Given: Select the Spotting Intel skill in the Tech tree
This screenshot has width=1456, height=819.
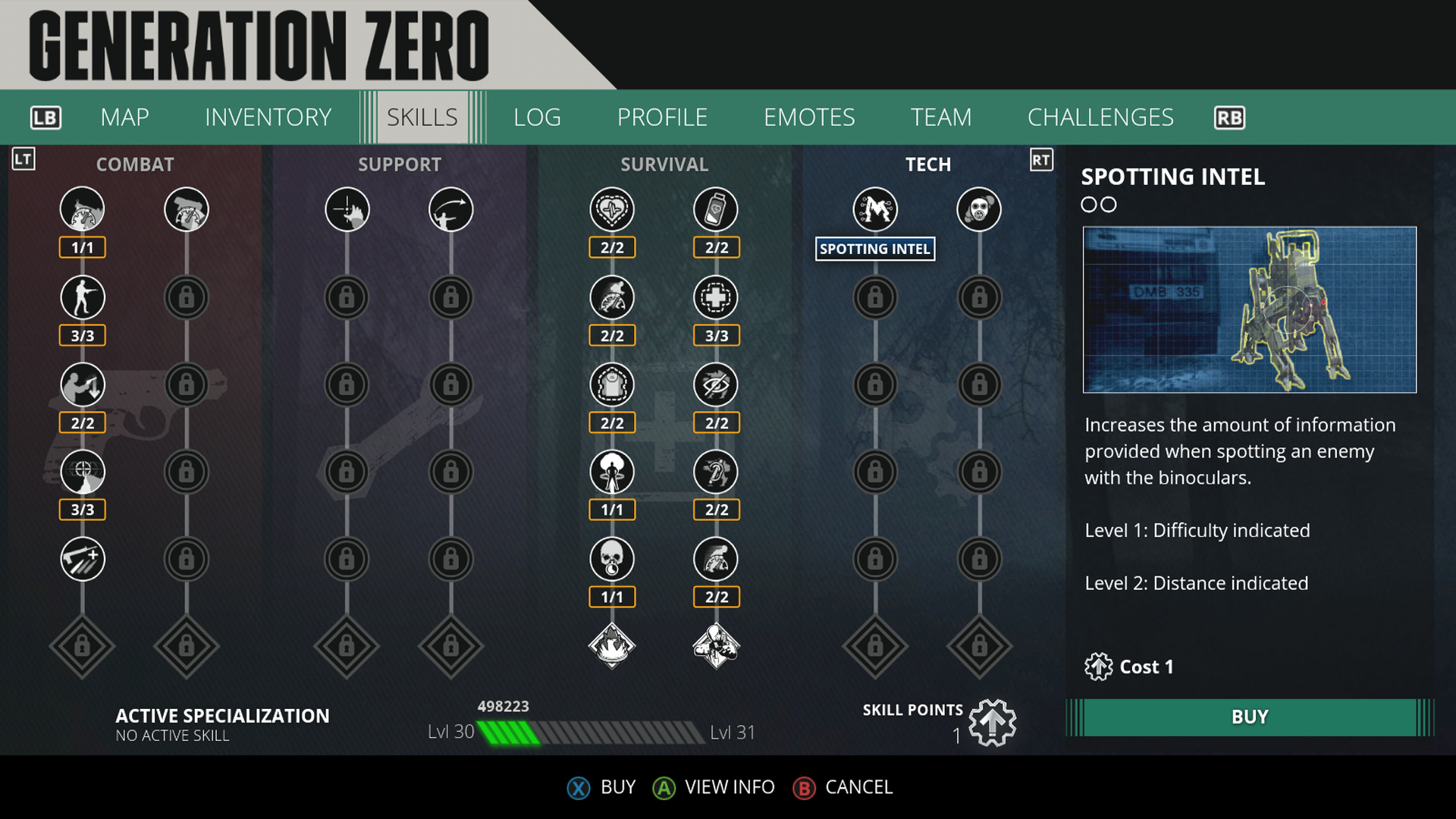Looking at the screenshot, I should [x=875, y=209].
